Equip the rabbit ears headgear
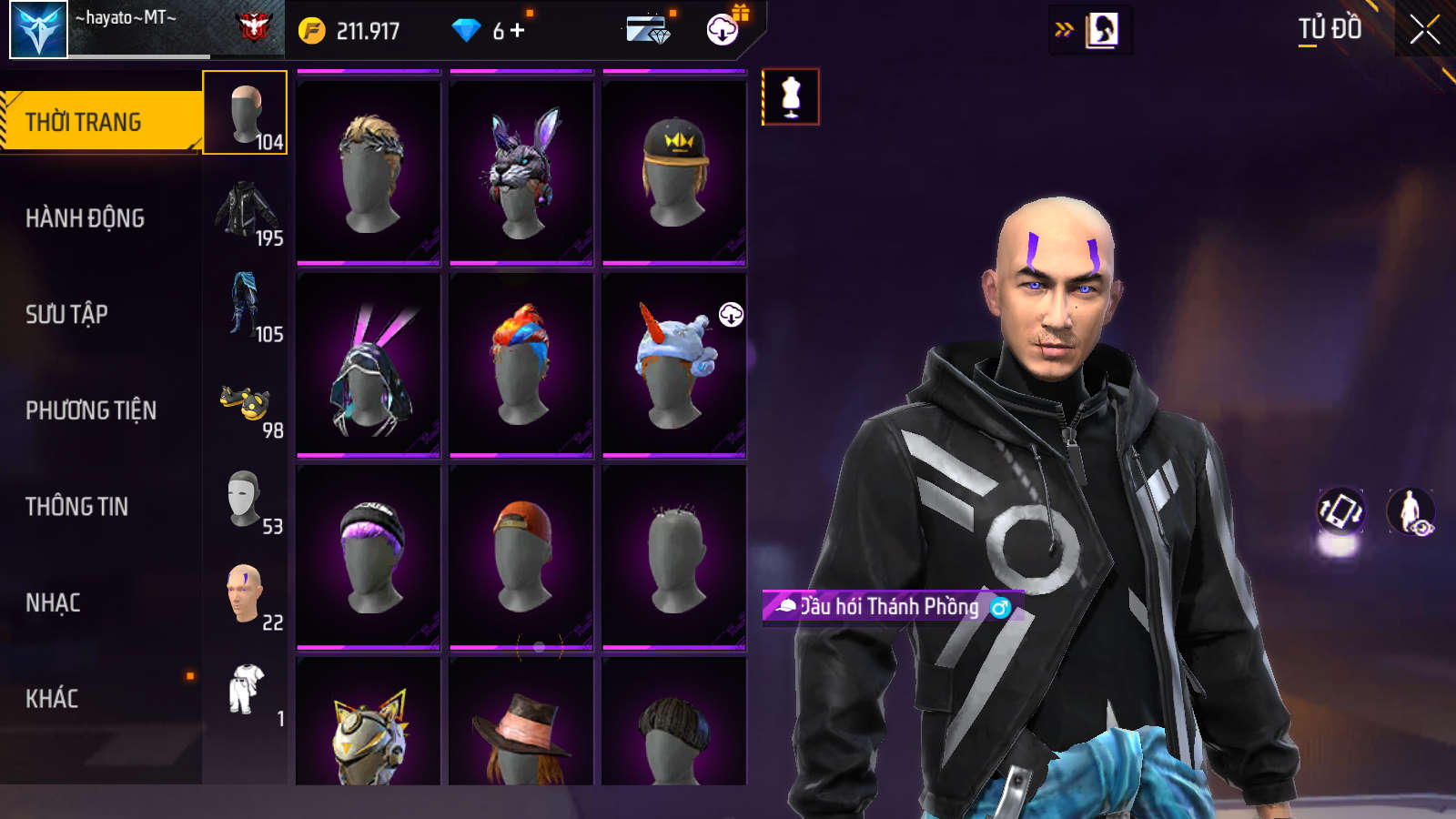Image resolution: width=1456 pixels, height=819 pixels. point(521,173)
